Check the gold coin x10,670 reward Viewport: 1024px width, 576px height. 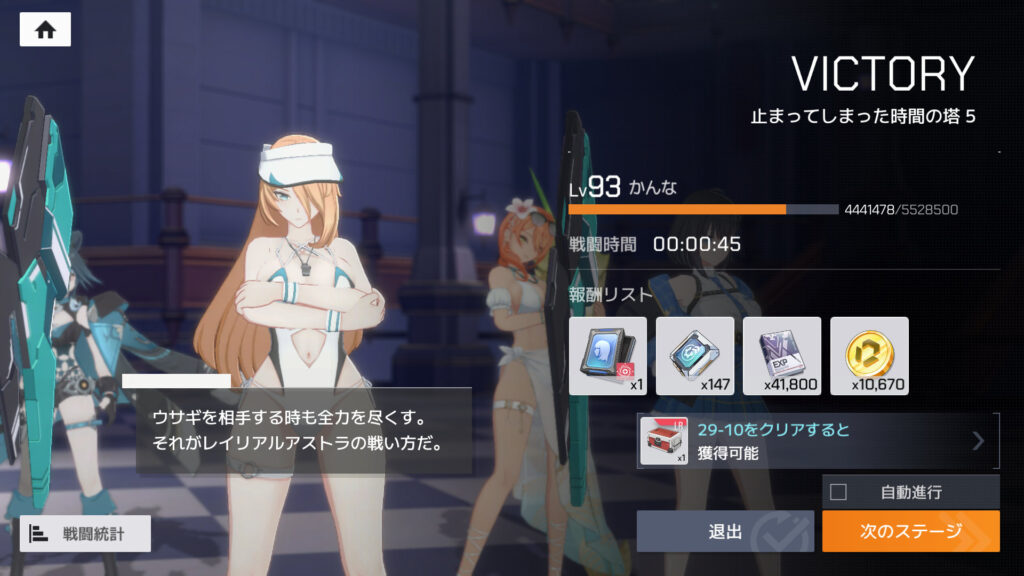point(869,356)
